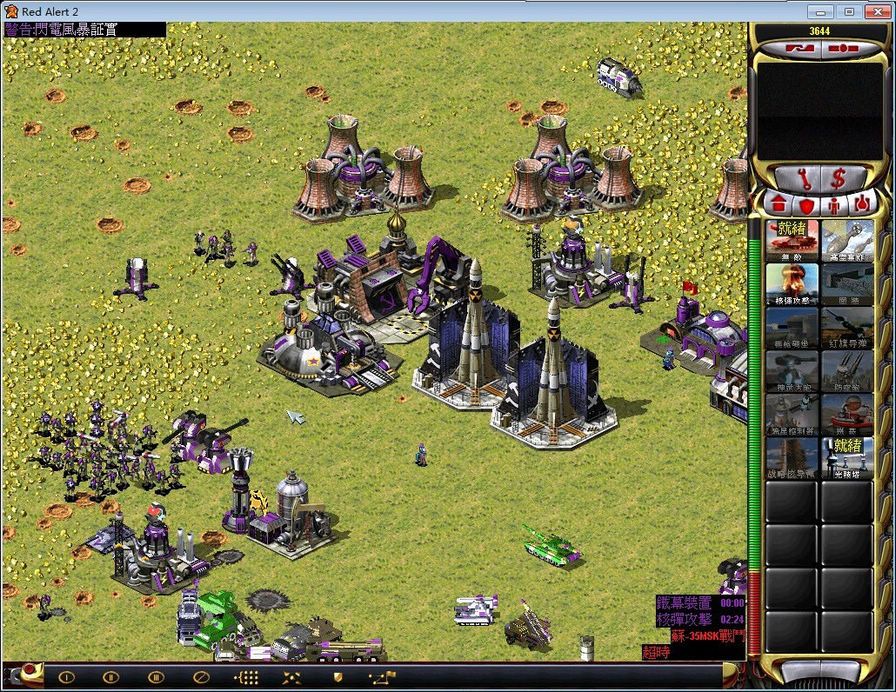Choose the paratrooper drop icon

[846, 240]
